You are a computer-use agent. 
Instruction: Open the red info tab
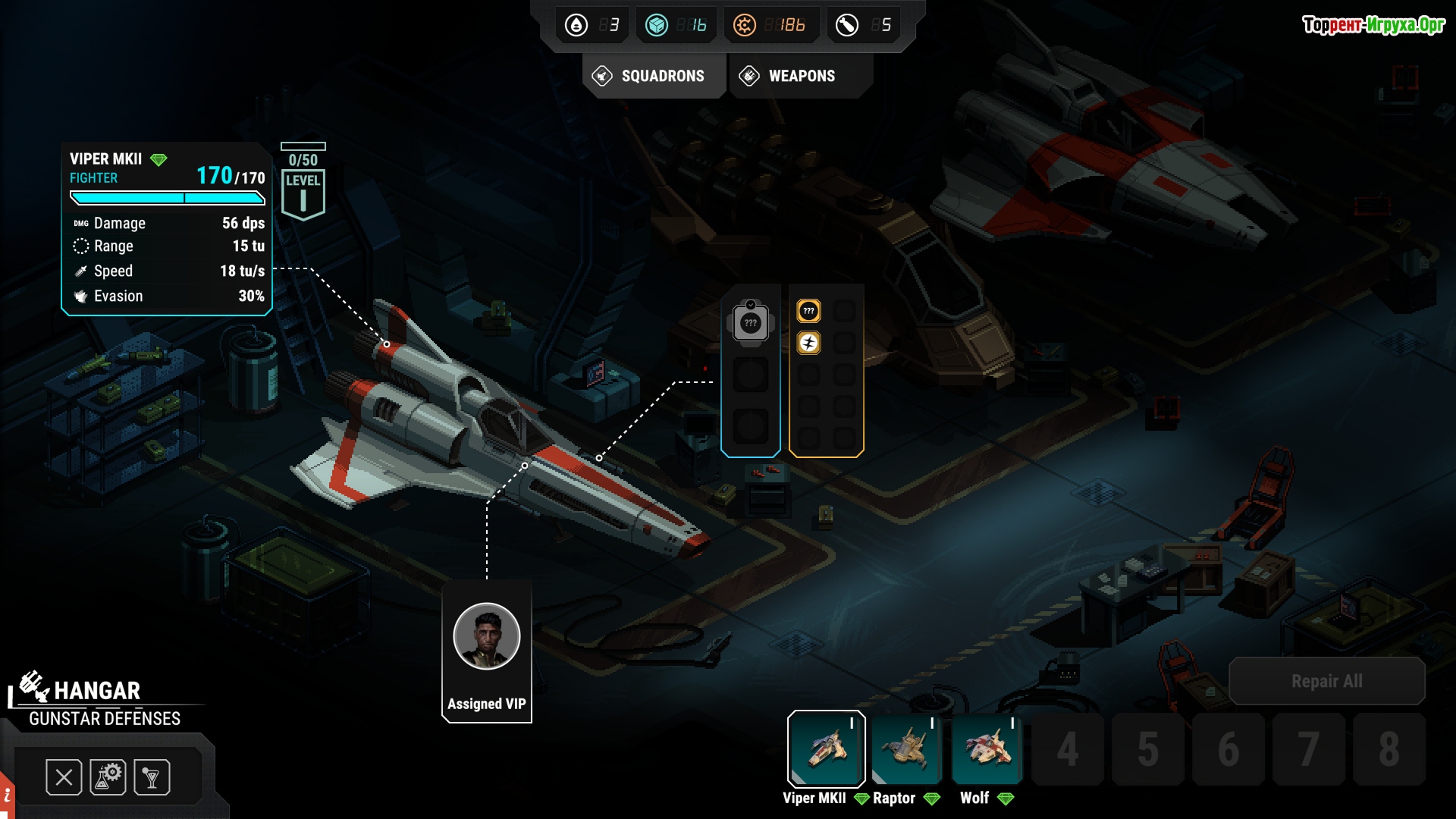point(6,796)
